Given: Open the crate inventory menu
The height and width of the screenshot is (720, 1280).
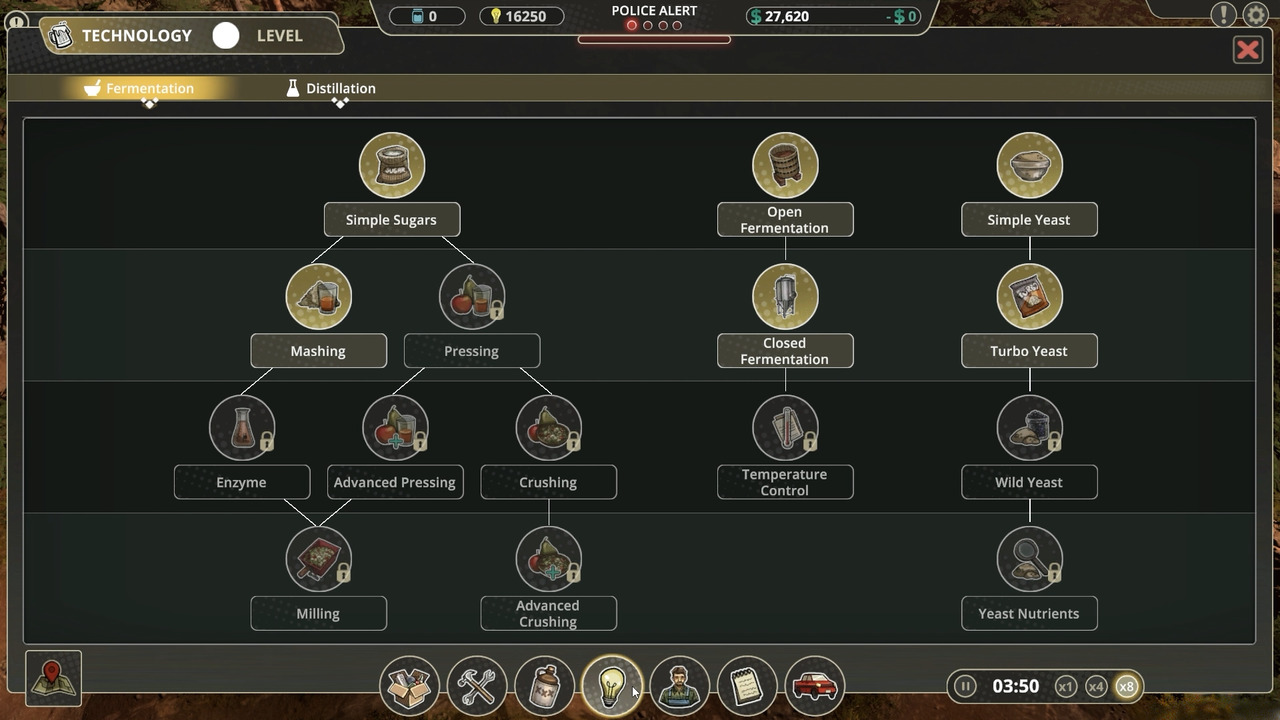Looking at the screenshot, I should pos(409,686).
